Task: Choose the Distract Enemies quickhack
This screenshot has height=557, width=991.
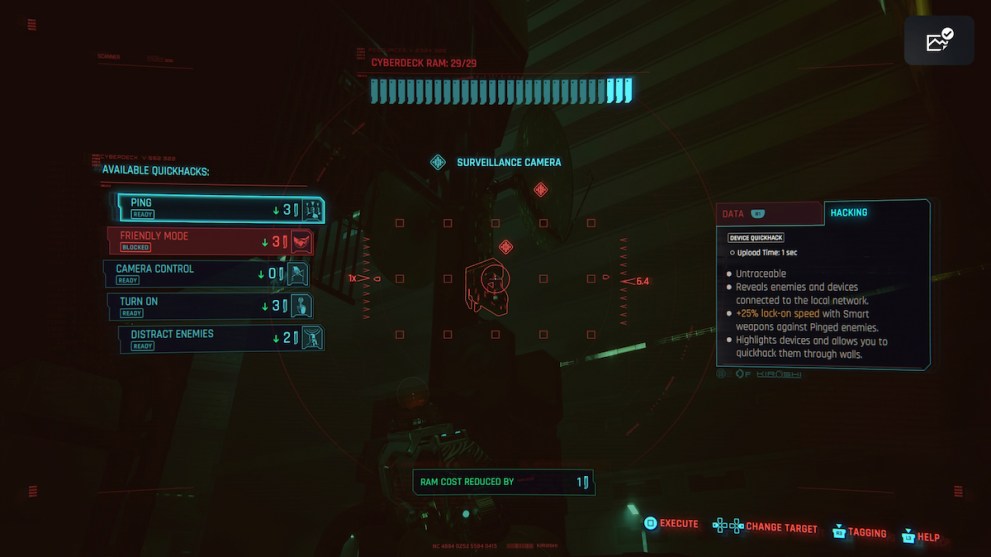Action: pos(222,339)
